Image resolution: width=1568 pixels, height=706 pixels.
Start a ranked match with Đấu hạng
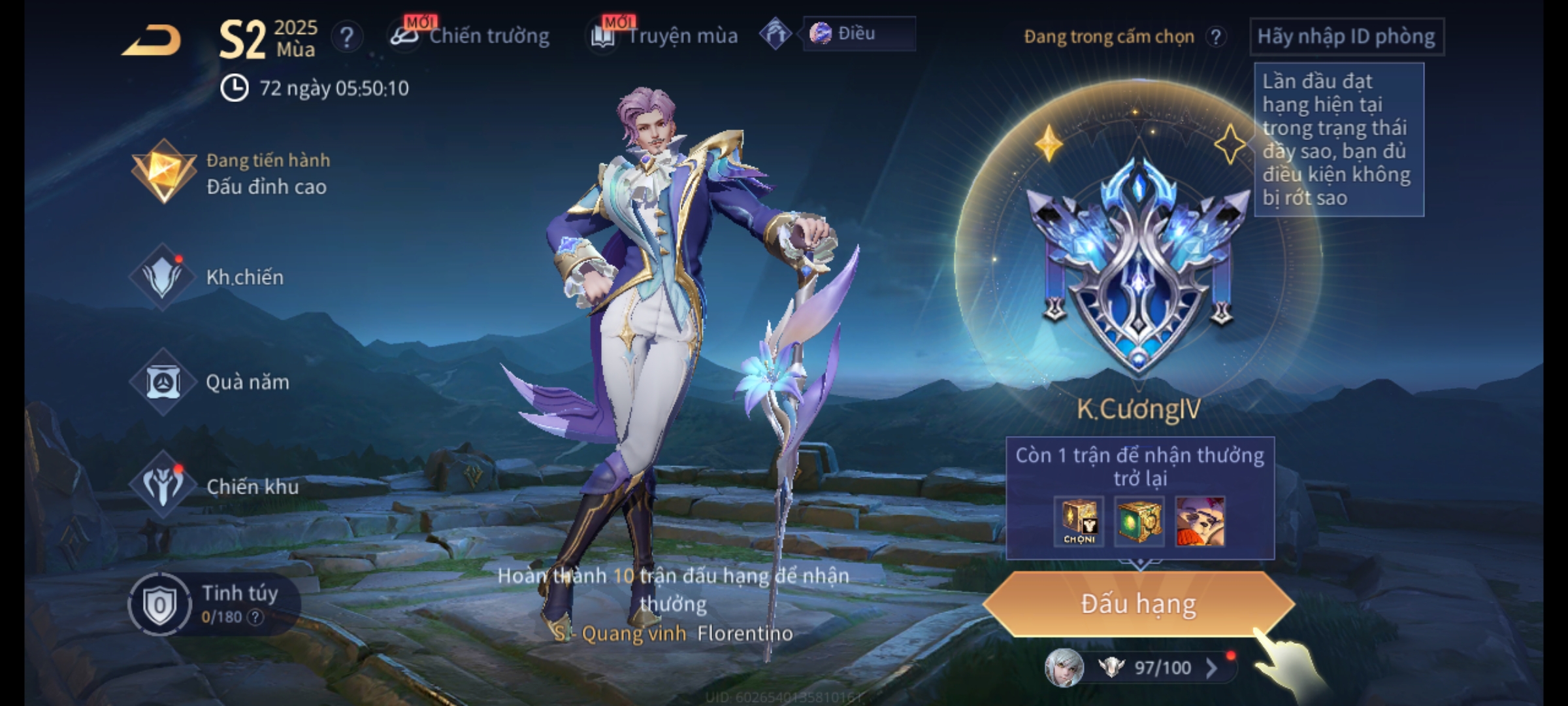pos(1138,604)
